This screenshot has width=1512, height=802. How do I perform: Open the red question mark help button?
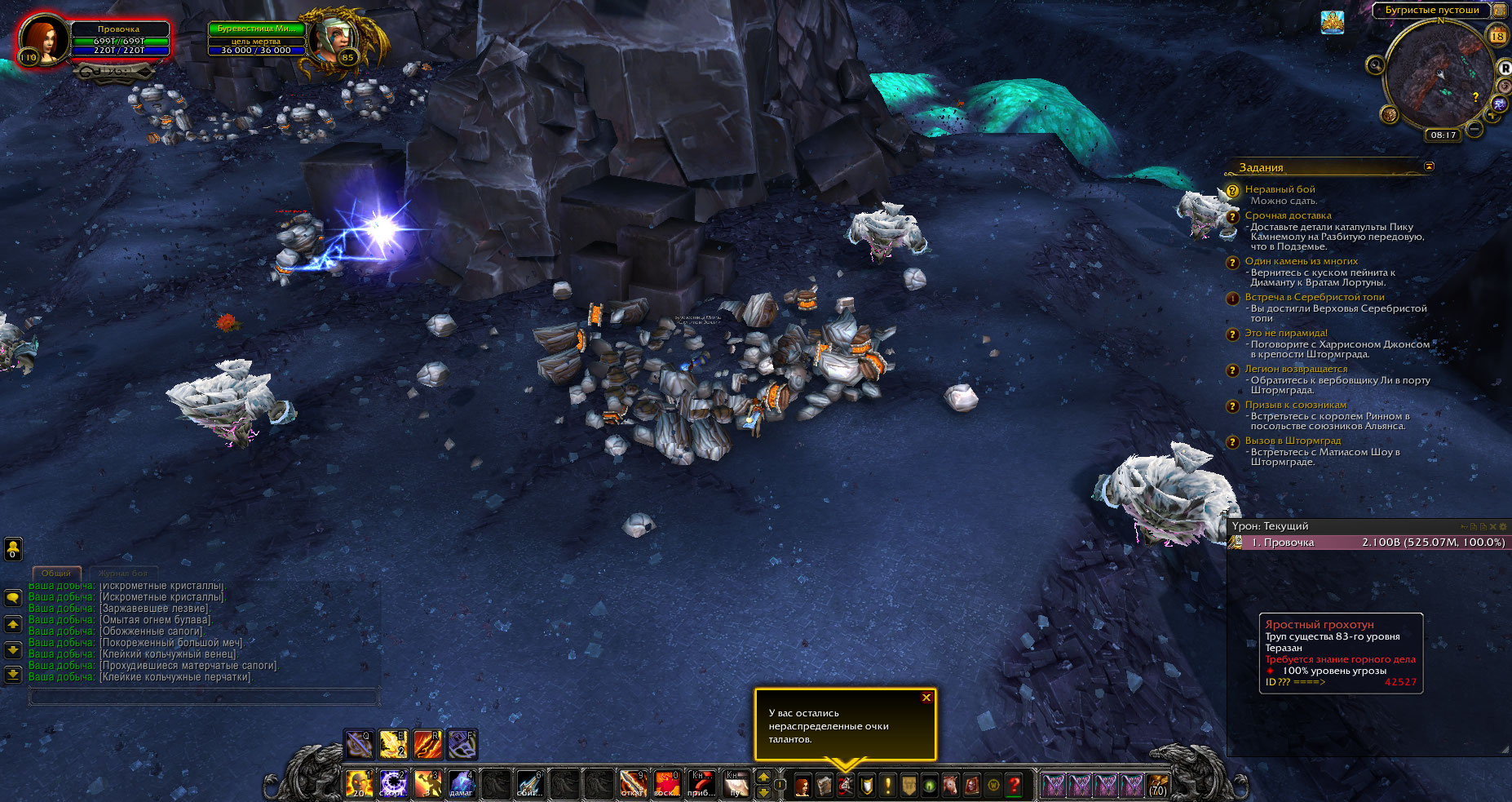pyautogui.click(x=1014, y=785)
